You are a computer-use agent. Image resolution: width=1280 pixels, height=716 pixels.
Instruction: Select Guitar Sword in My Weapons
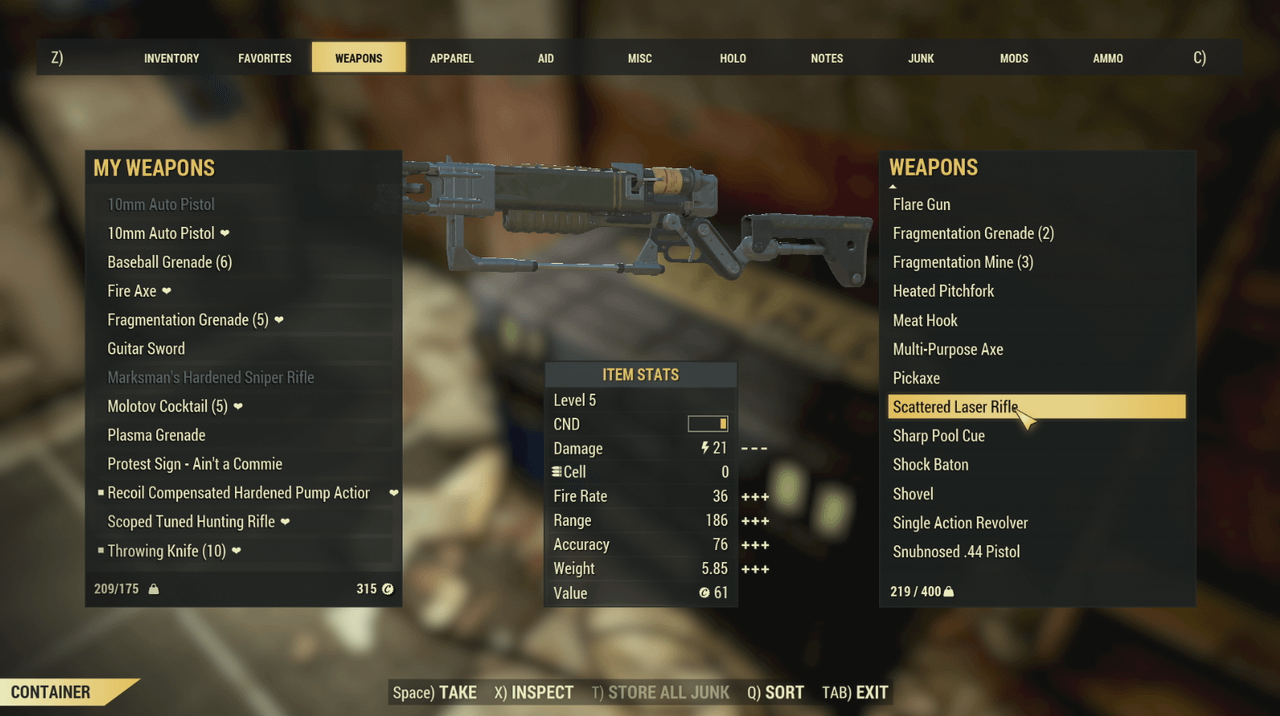[146, 349]
